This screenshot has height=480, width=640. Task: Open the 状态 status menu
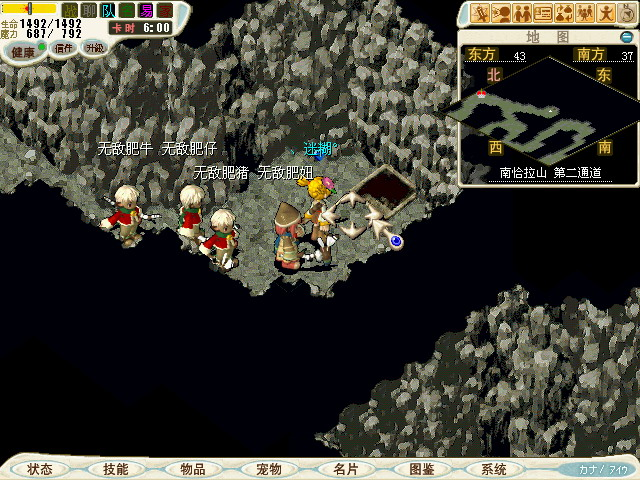(40, 469)
